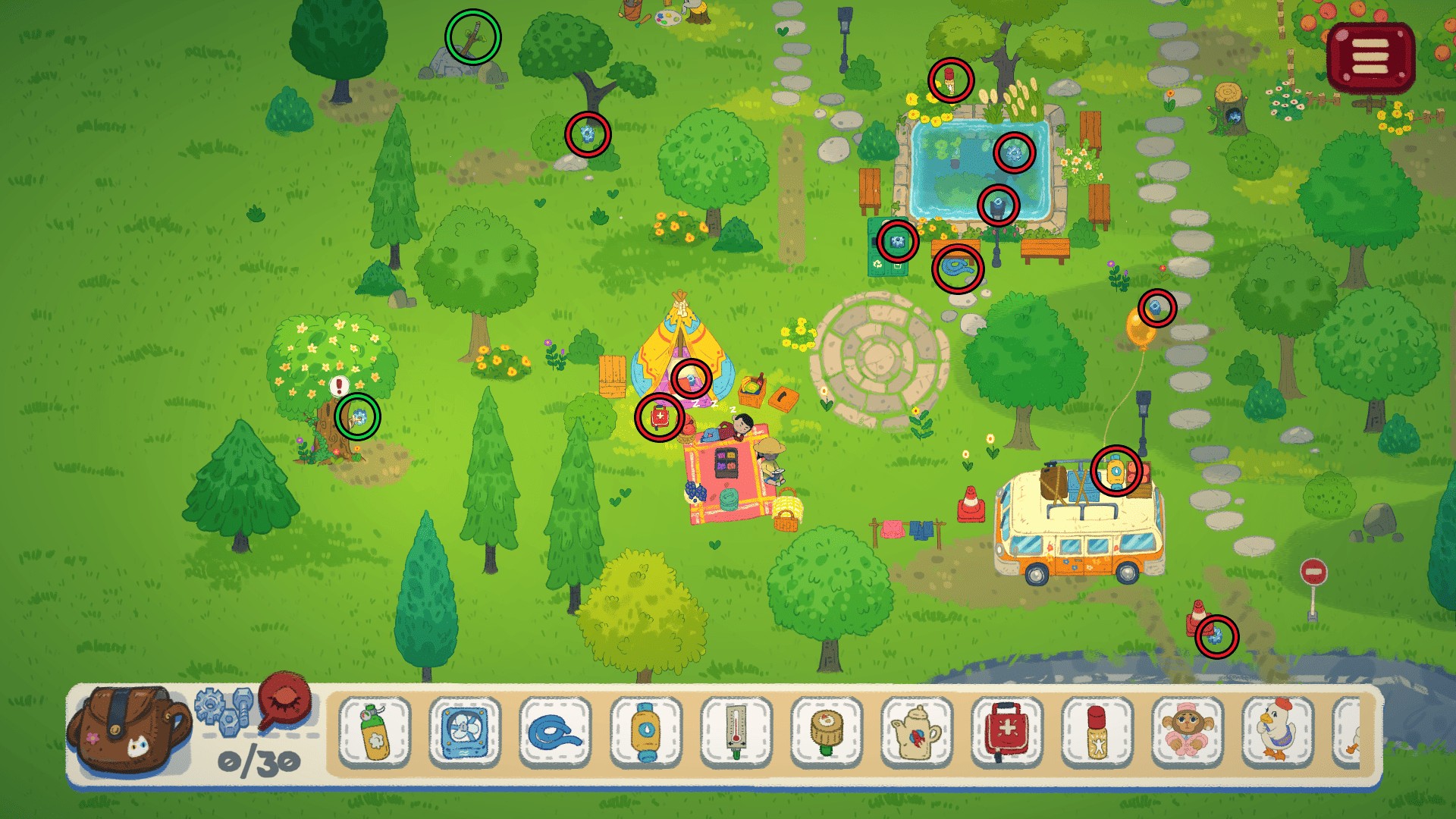
Task: Open the brown backpack
Action: [127, 730]
